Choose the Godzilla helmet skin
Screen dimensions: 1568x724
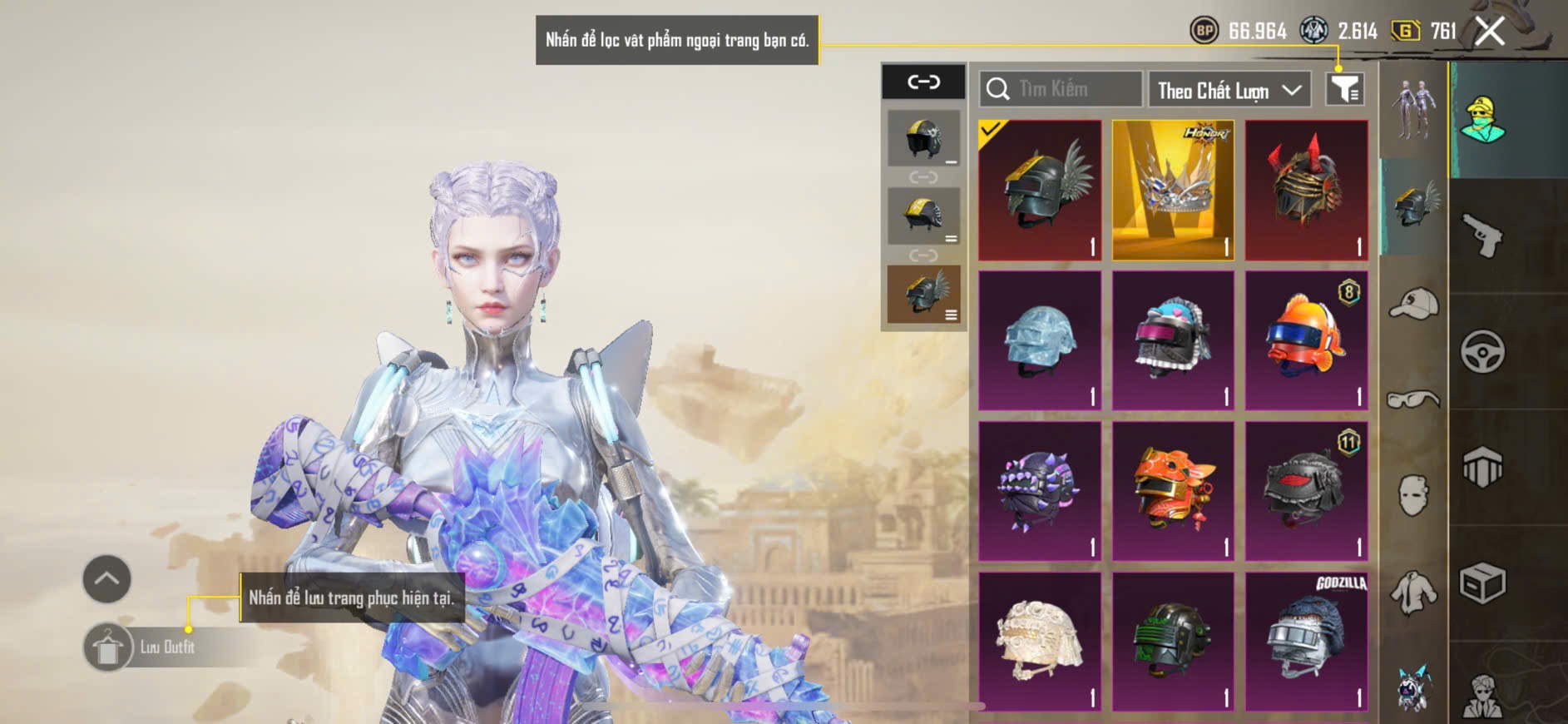[1306, 642]
